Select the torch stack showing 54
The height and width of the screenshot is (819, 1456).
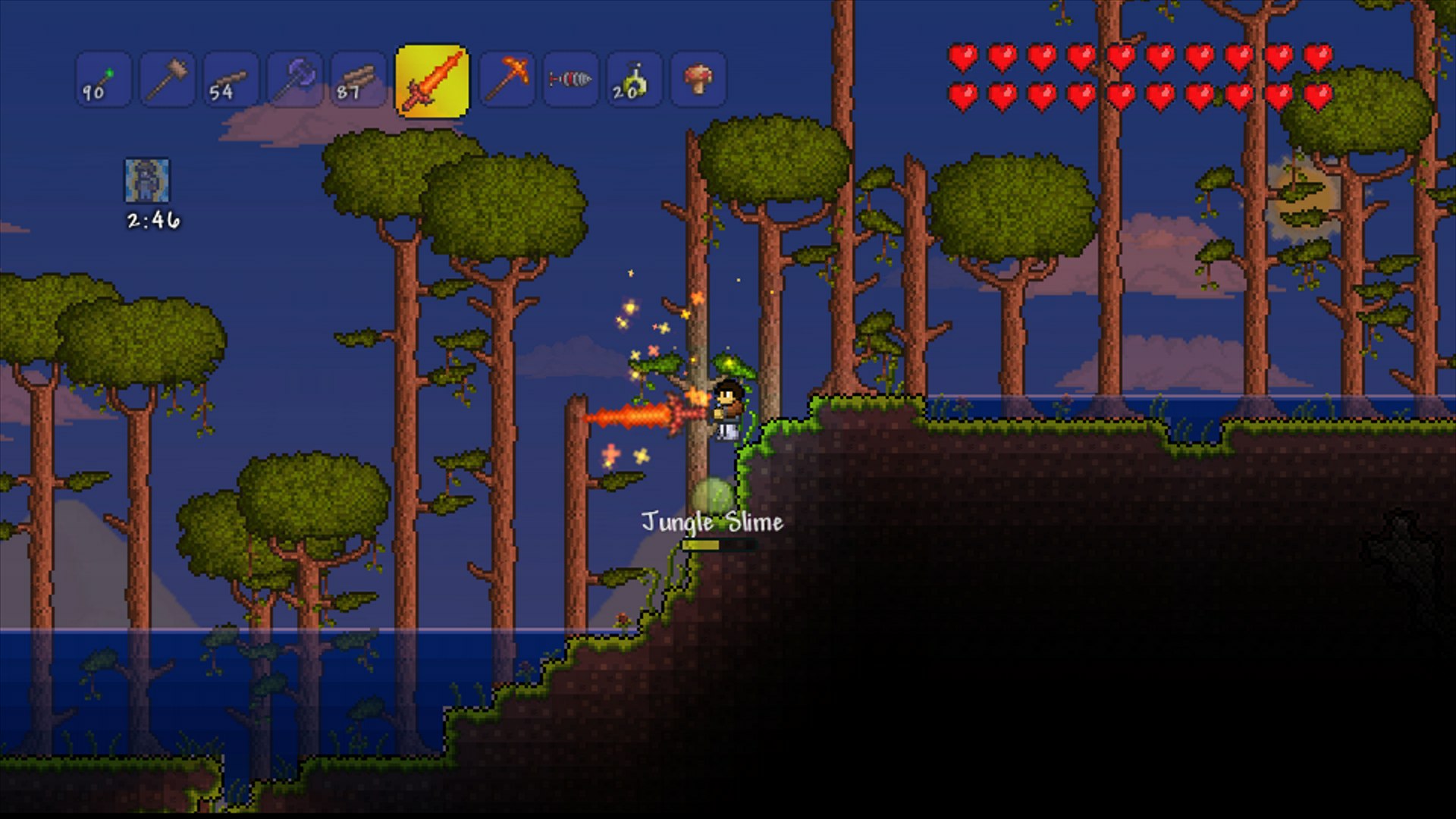point(230,78)
